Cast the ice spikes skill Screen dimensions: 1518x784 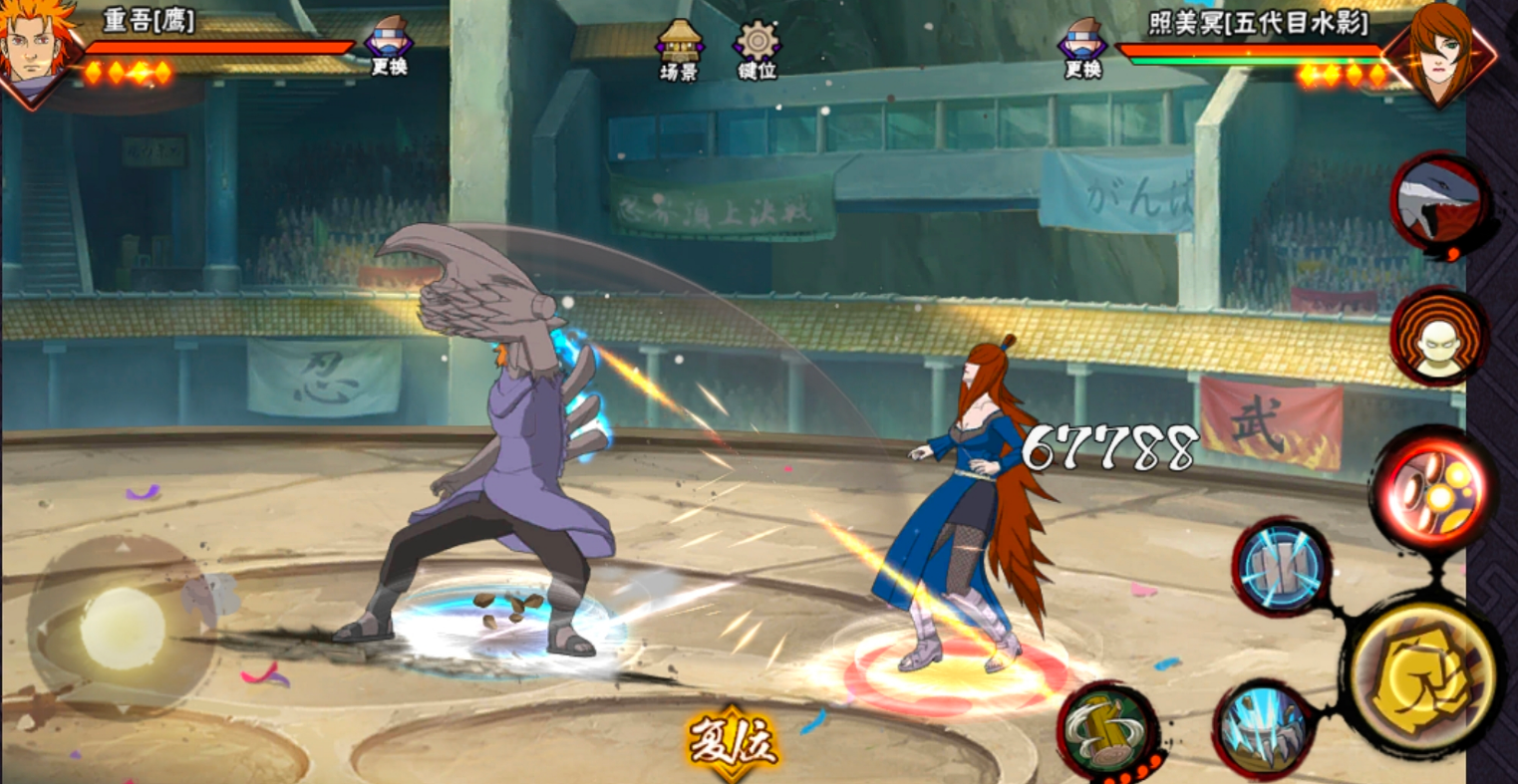(x=1265, y=730)
